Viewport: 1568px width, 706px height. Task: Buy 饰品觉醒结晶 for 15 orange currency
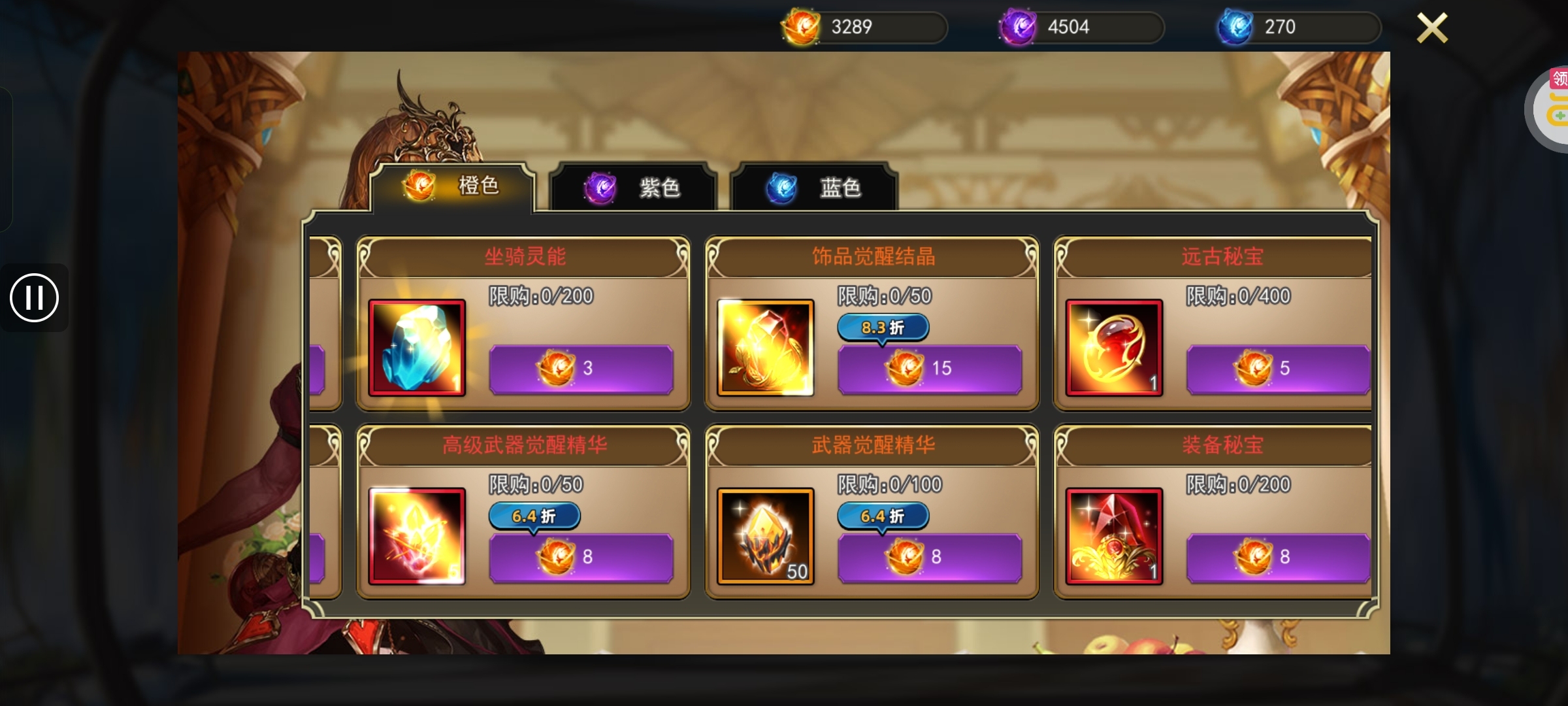tap(929, 368)
